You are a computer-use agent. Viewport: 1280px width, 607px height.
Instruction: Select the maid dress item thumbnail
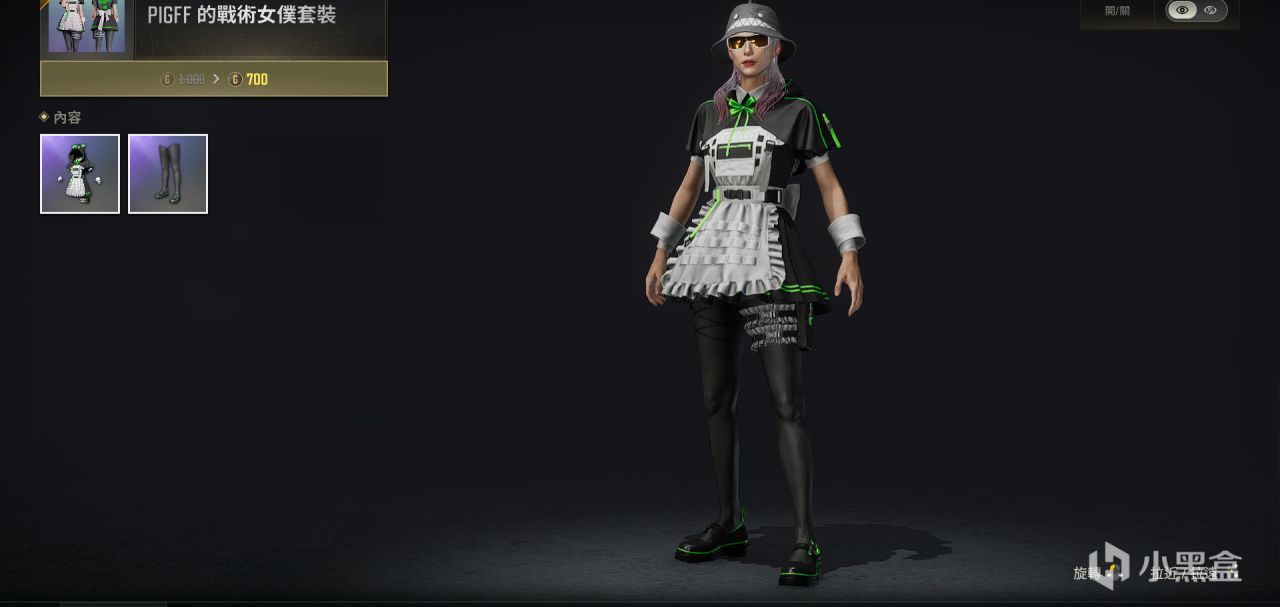[80, 174]
